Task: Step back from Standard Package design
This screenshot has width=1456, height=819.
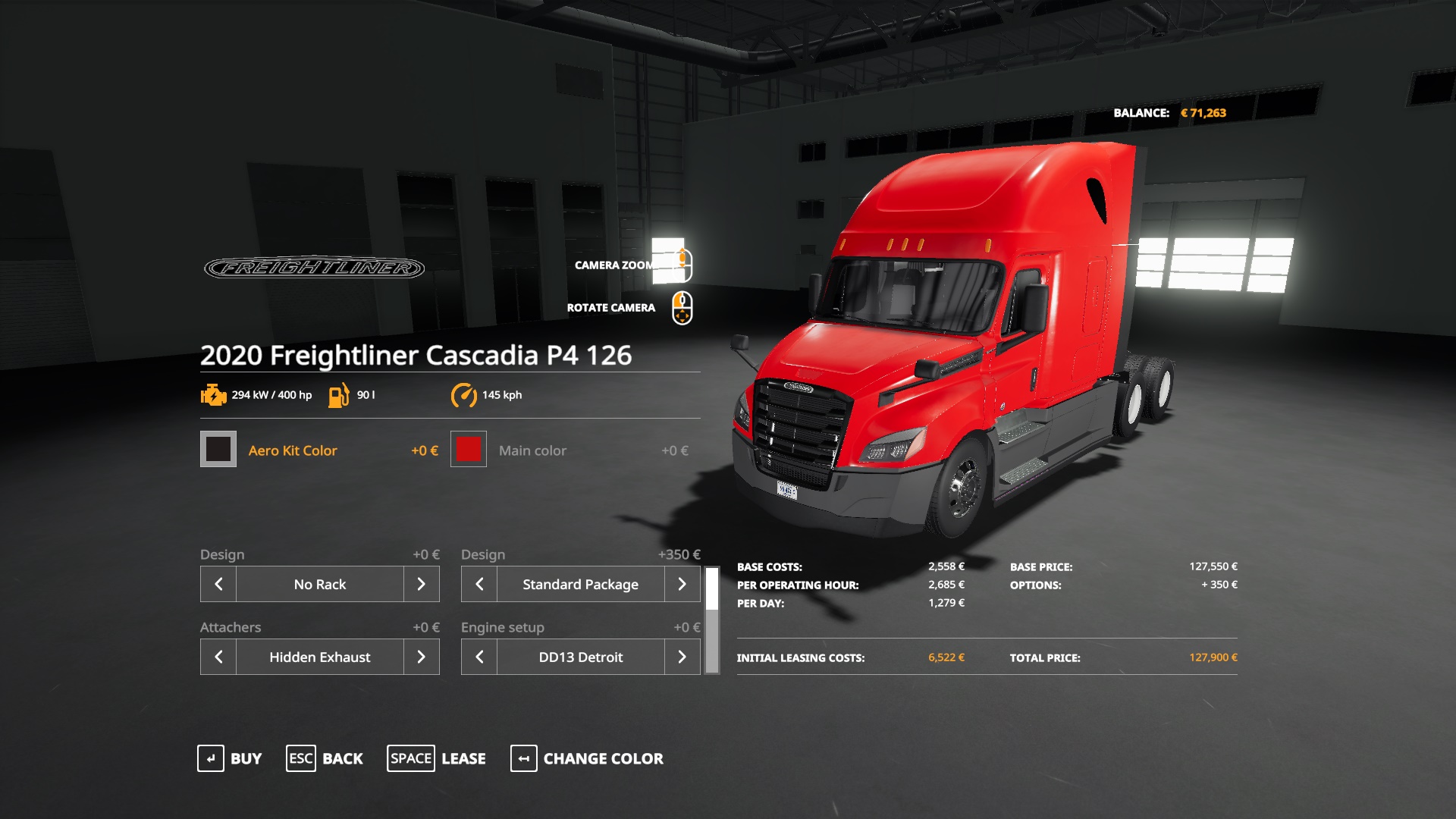Action: pyautogui.click(x=478, y=584)
